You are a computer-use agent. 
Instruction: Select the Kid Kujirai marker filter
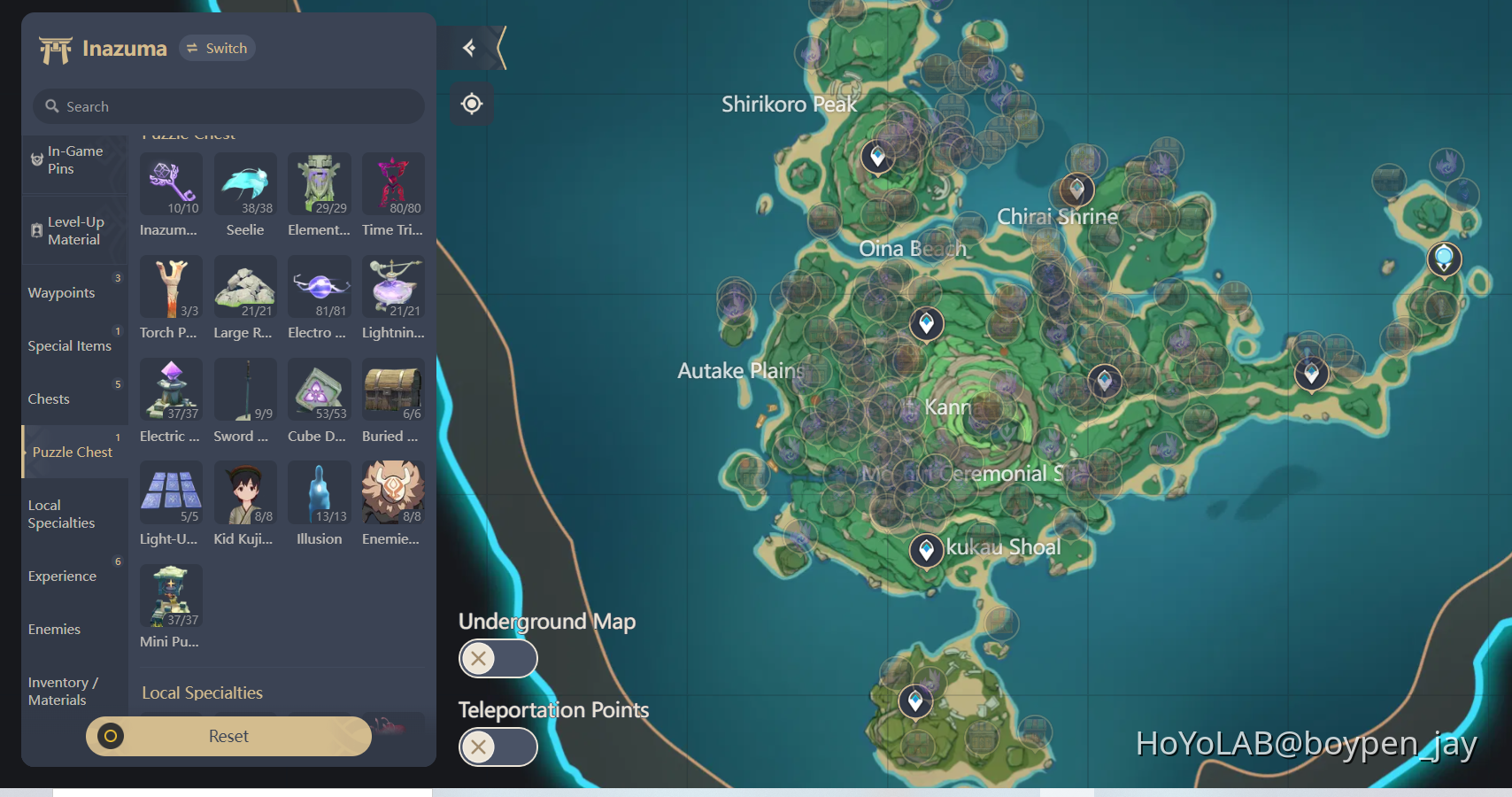[x=245, y=494]
